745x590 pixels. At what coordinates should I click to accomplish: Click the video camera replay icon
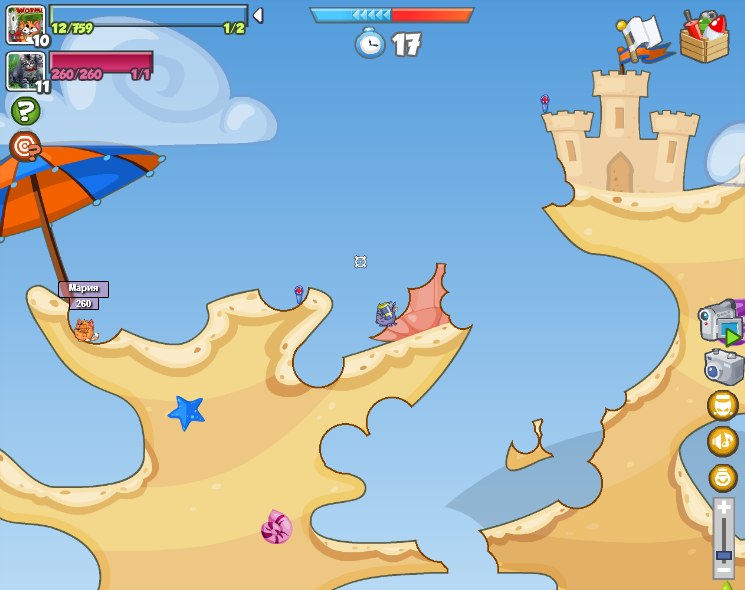(721, 322)
